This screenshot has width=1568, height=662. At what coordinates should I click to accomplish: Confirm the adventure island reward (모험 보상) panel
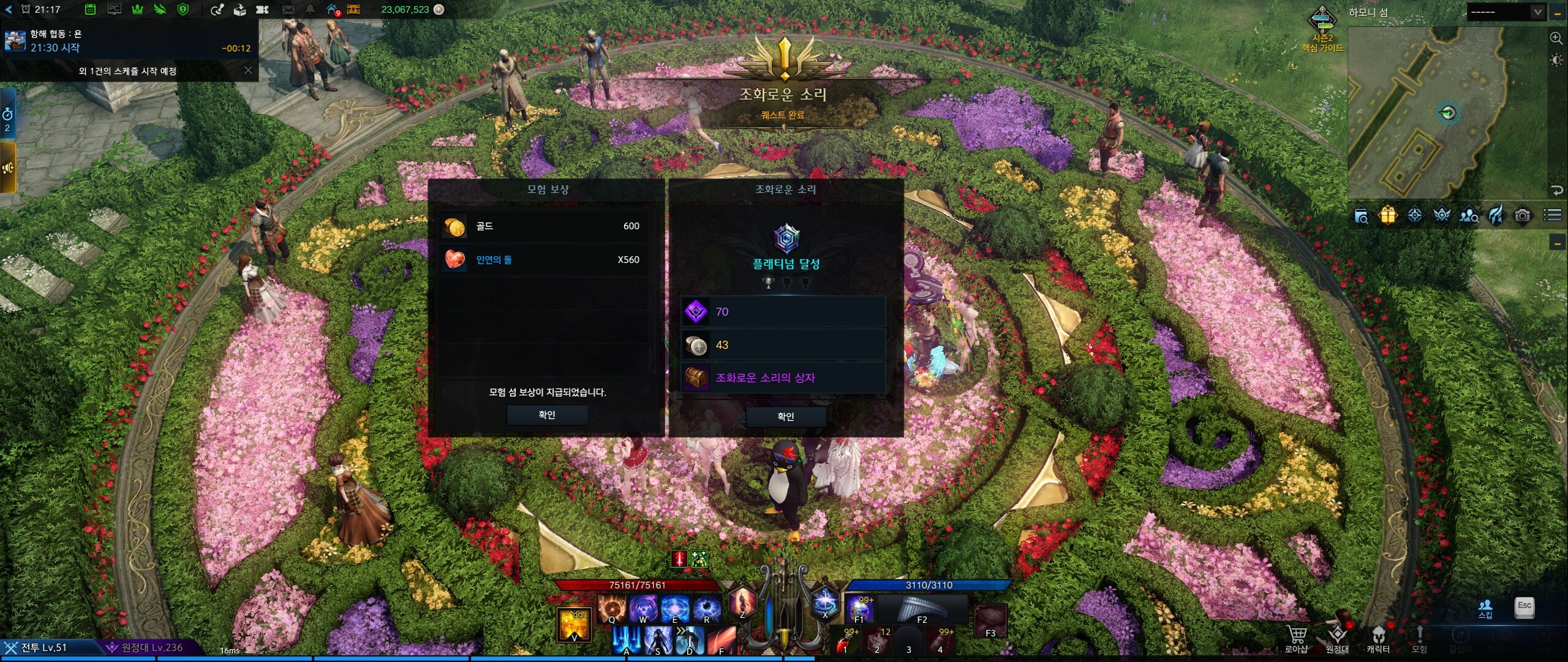coord(547,415)
